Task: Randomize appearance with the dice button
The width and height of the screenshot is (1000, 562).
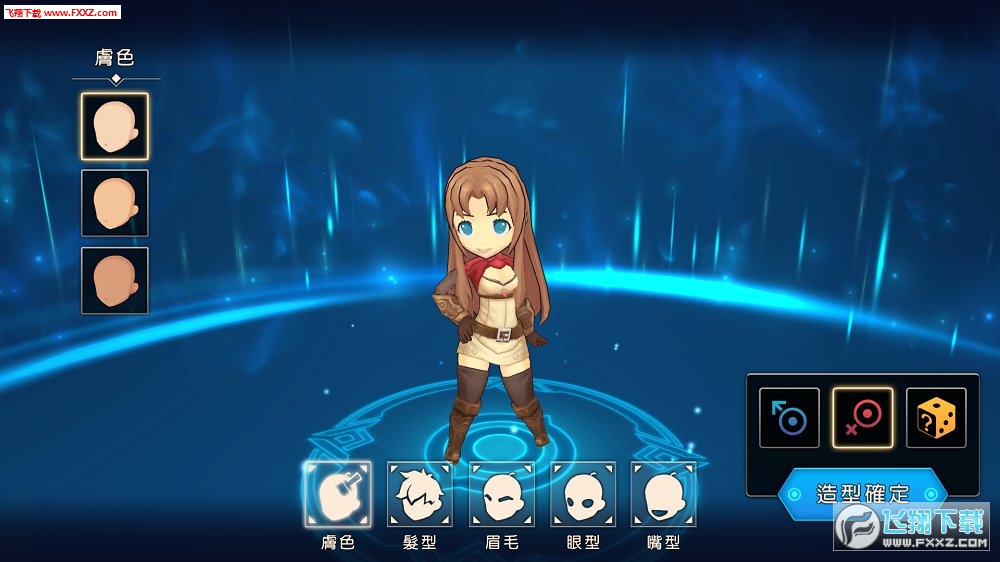Action: [936, 418]
